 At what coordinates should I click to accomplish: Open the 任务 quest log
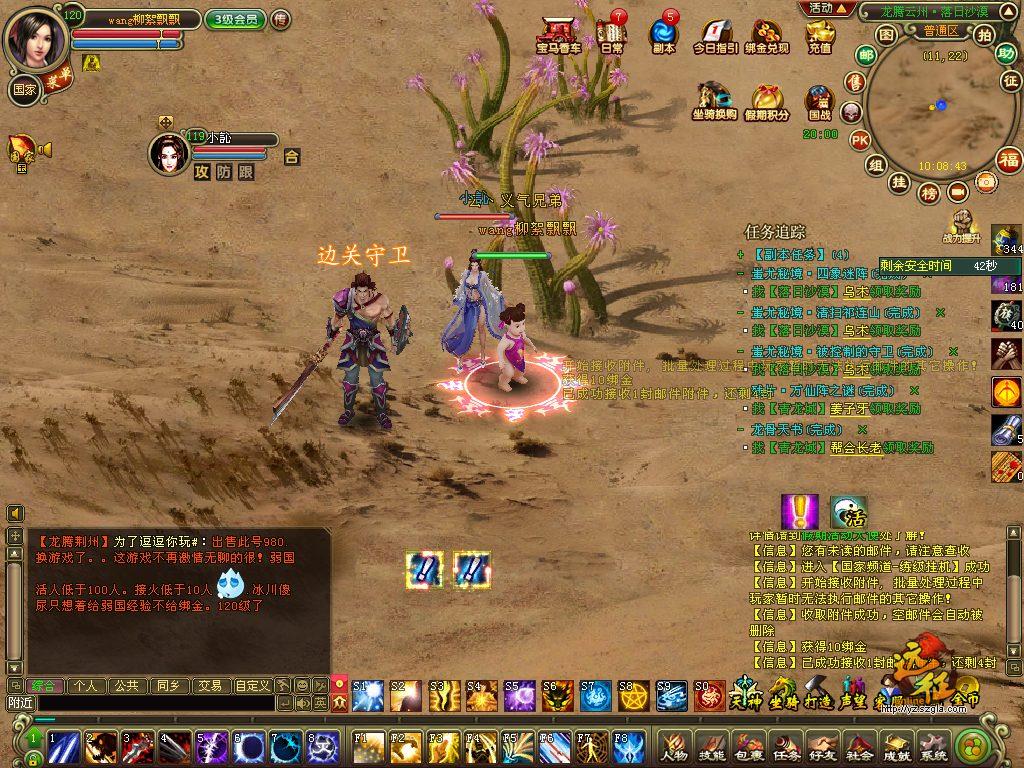coord(787,745)
